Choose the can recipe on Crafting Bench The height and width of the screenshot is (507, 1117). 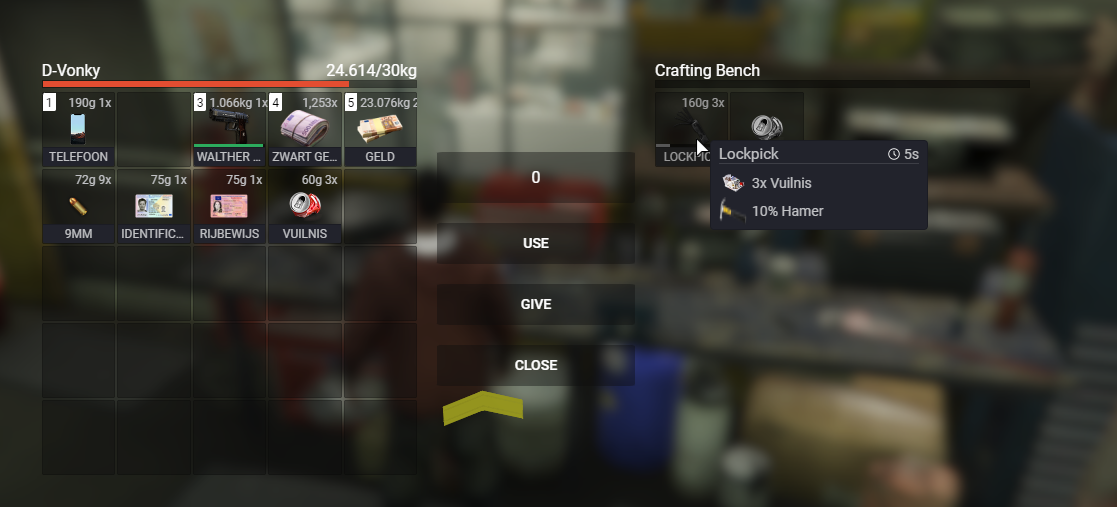pyautogui.click(x=767, y=127)
